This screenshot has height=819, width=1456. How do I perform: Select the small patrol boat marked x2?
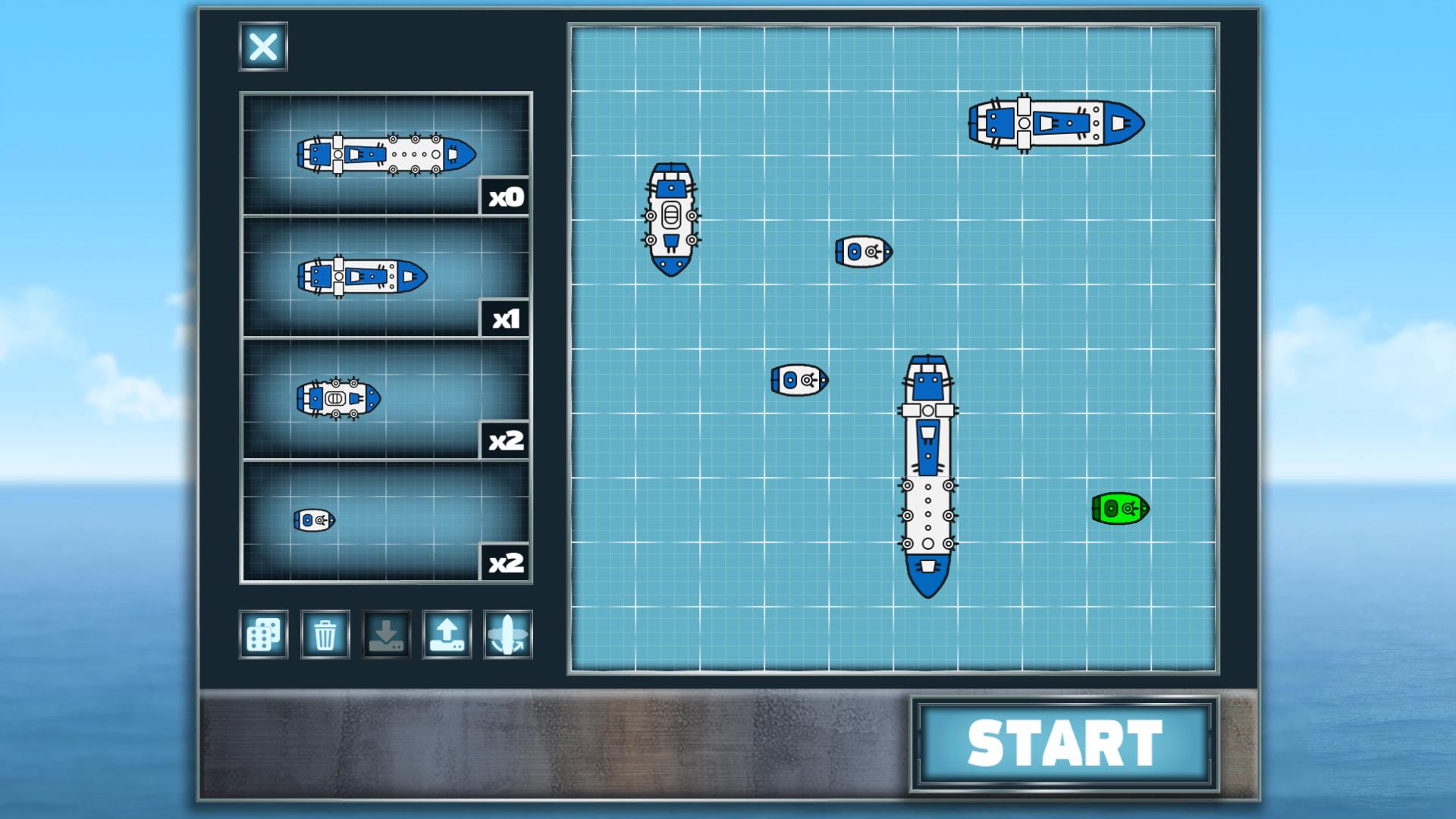pos(313,520)
